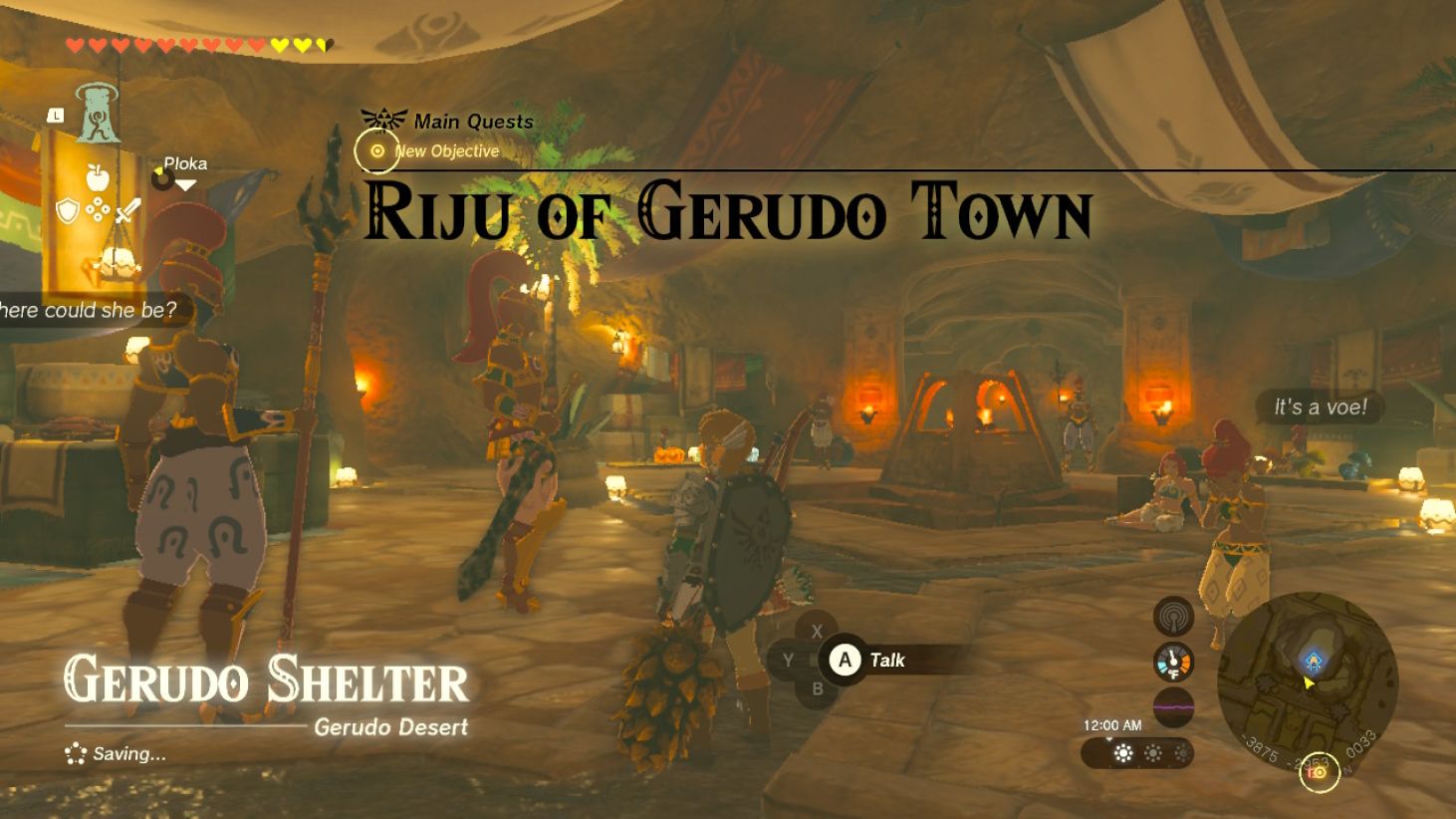Select the apple food icon on Ploka's shop sign
This screenshot has width=1456, height=819.
pos(98,175)
